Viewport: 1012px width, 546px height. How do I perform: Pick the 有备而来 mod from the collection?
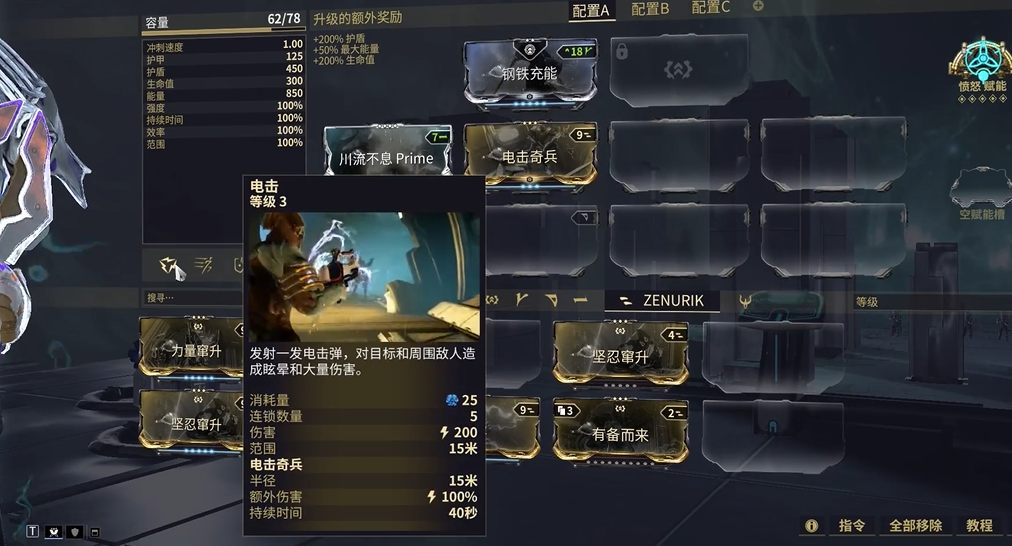pyautogui.click(x=620, y=433)
